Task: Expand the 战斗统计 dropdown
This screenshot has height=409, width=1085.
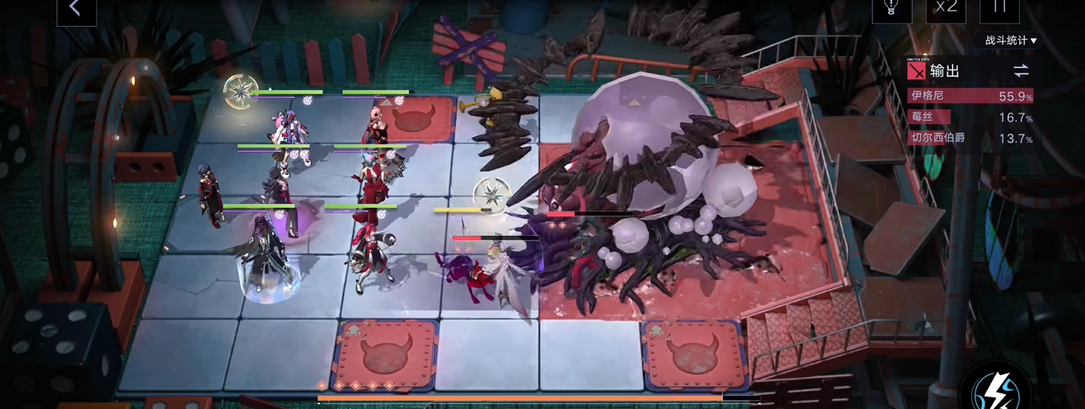Action: click(x=1012, y=41)
